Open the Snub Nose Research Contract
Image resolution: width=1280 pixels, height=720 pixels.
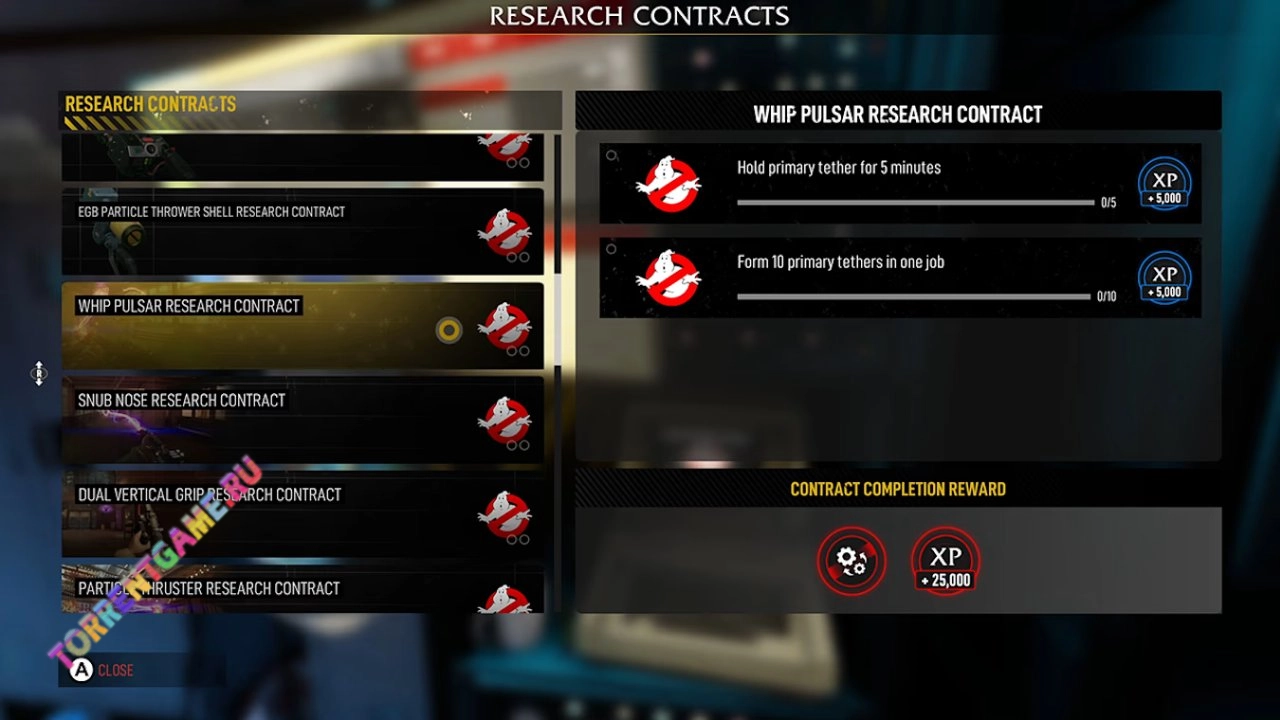(x=302, y=420)
